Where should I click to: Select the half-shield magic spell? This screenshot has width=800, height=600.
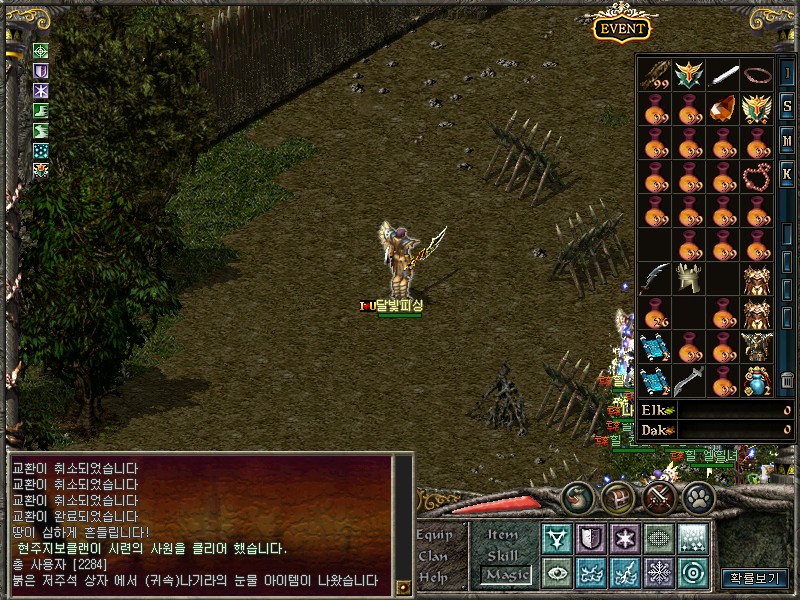[x=591, y=538]
